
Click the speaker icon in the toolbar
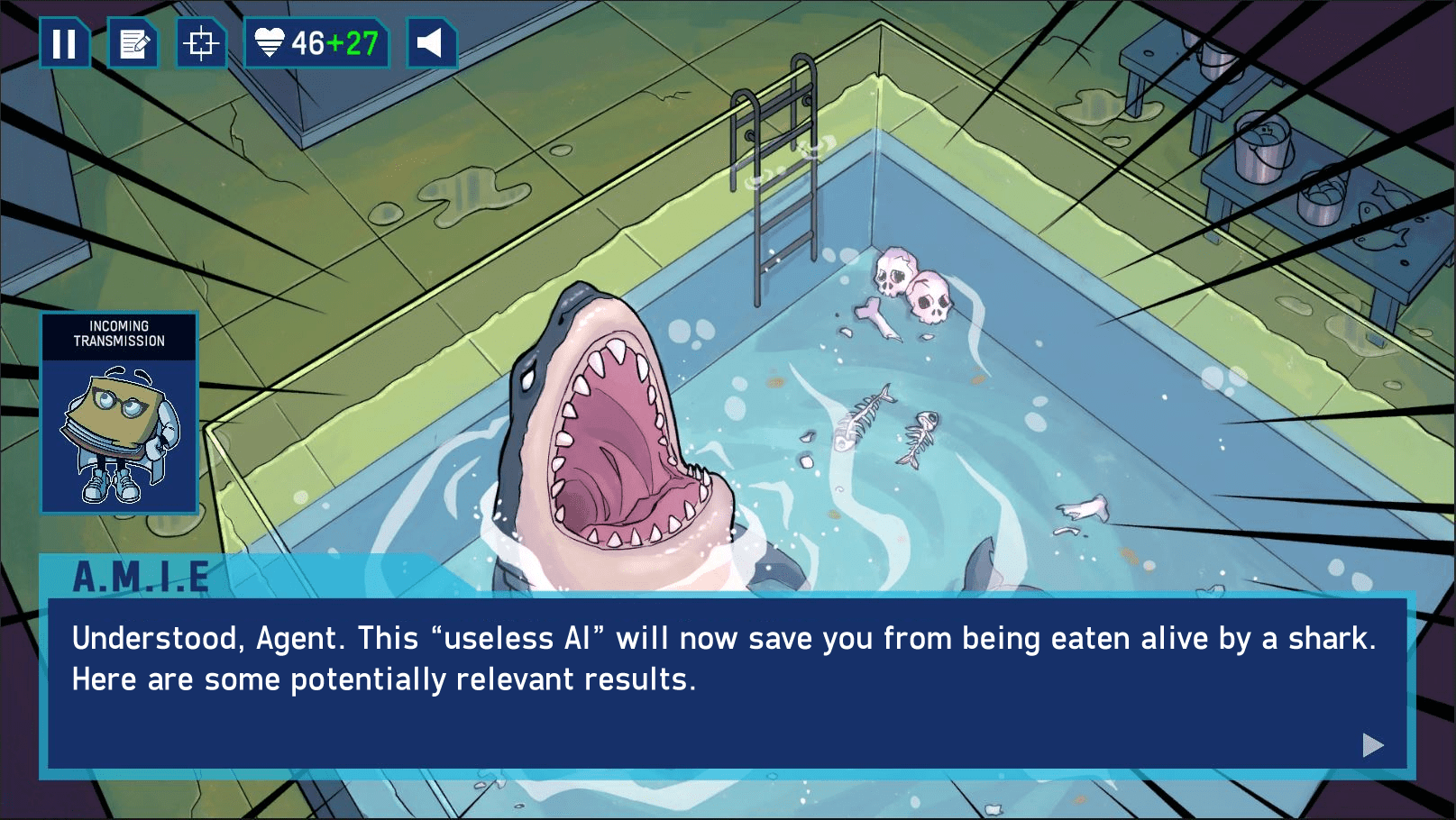tap(431, 41)
